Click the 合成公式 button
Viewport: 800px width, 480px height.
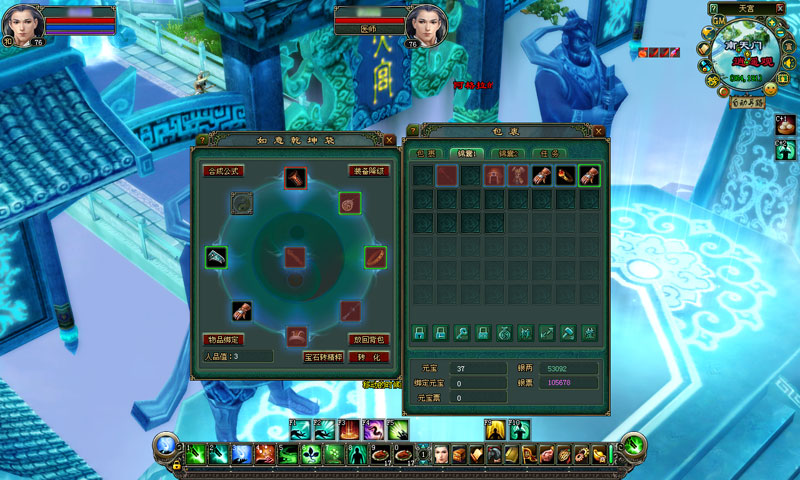point(224,171)
